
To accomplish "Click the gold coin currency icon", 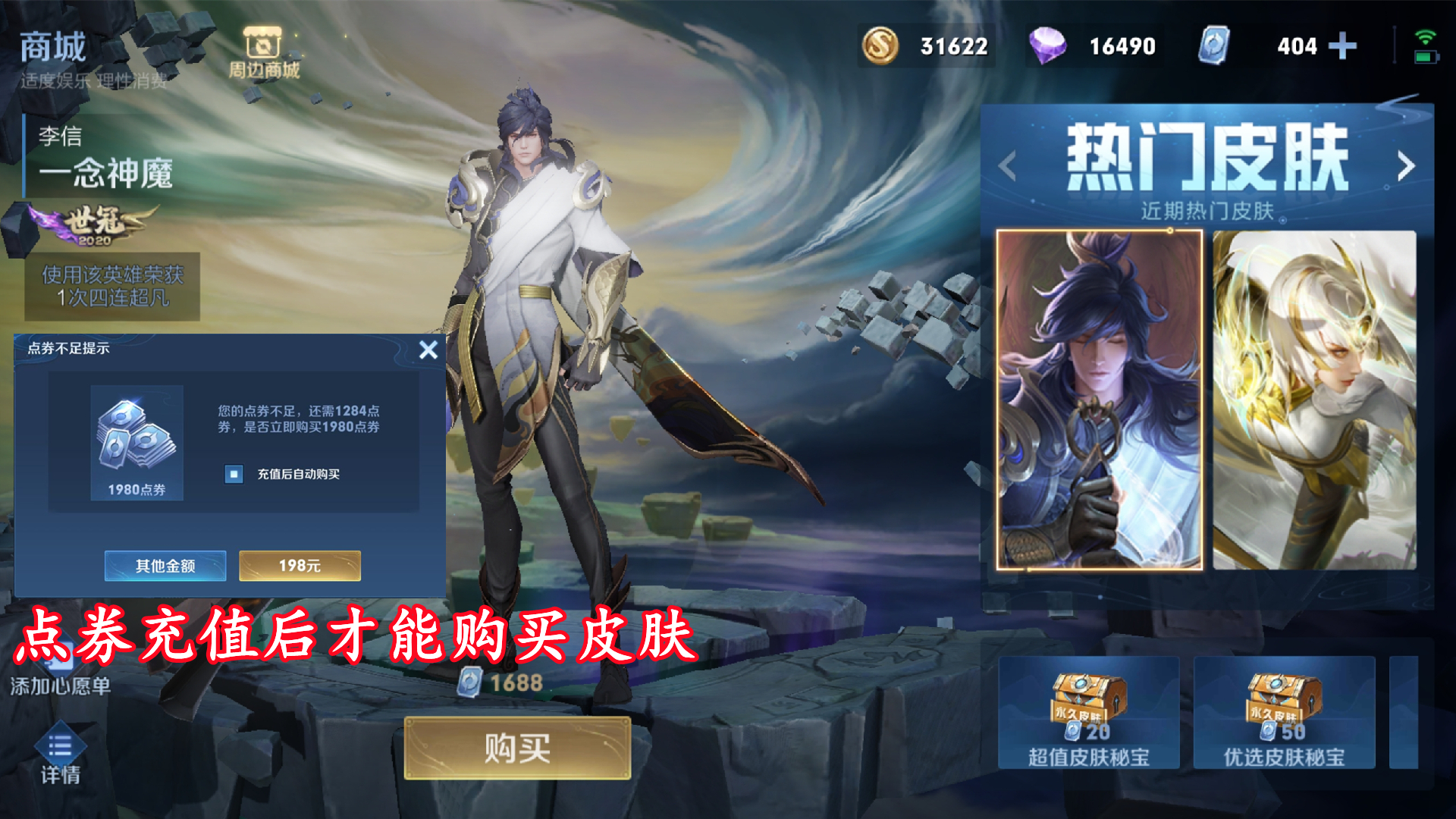I will tap(880, 47).
